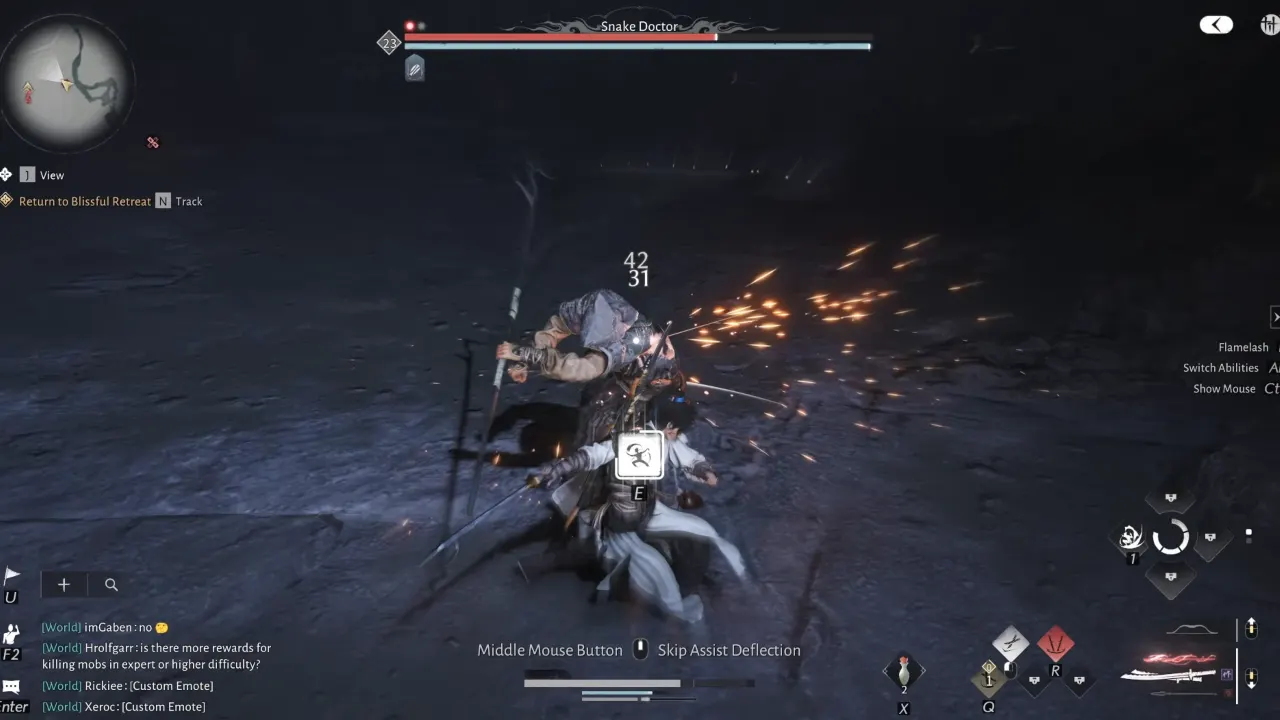The height and width of the screenshot is (720, 1280).
Task: Open chat search with the magnifier icon
Action: click(111, 584)
